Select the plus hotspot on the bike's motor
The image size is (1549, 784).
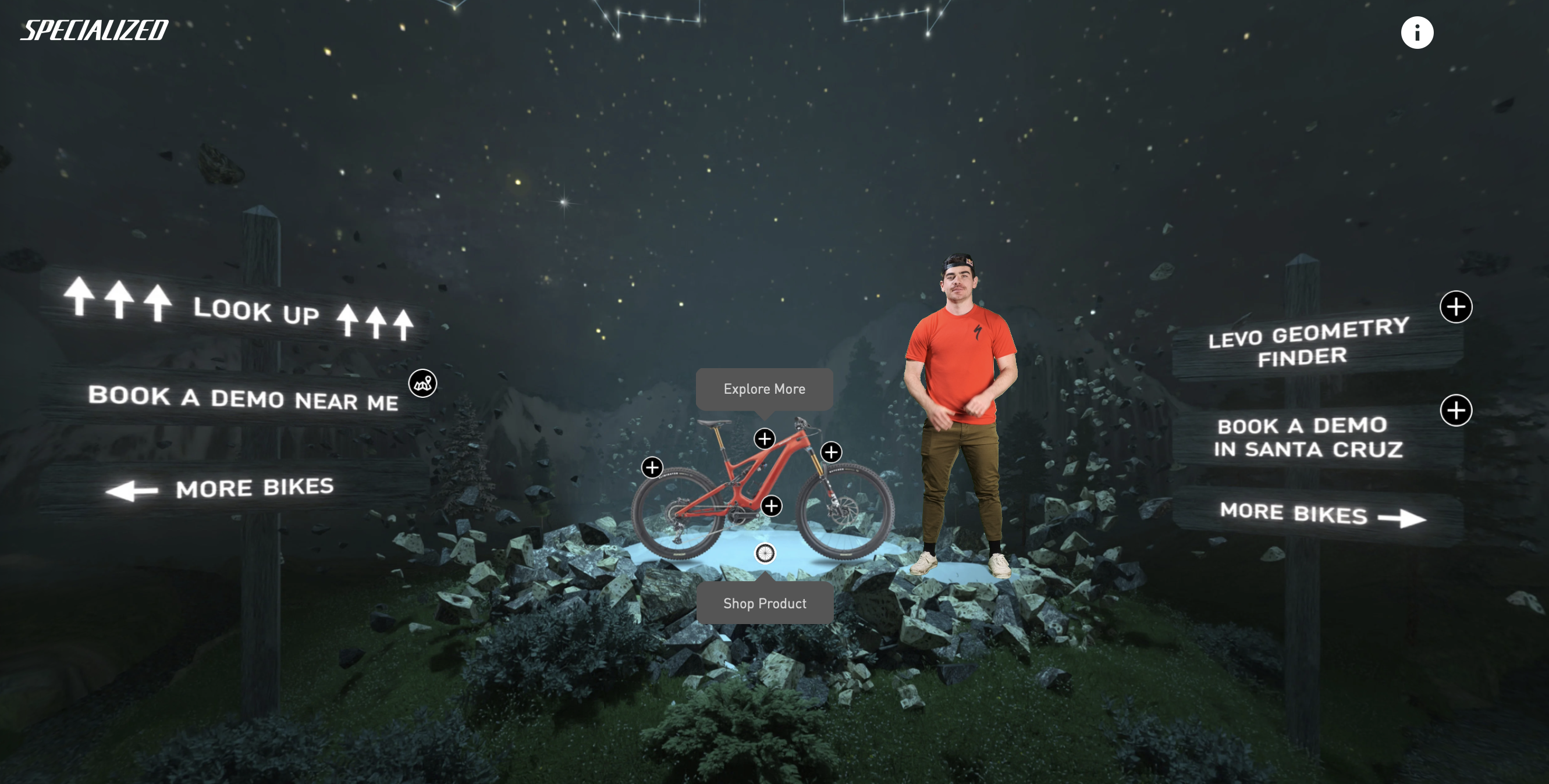point(772,506)
